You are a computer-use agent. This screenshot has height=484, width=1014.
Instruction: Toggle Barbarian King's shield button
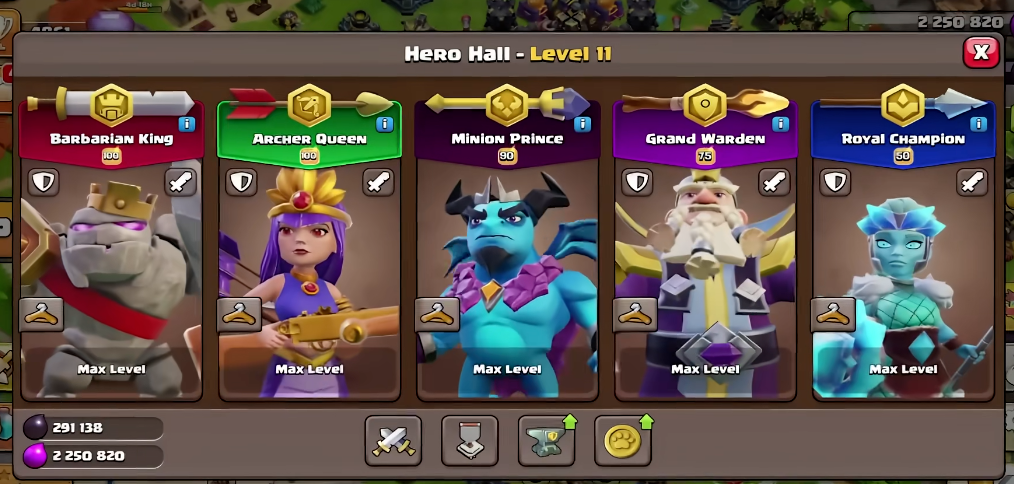[43, 182]
